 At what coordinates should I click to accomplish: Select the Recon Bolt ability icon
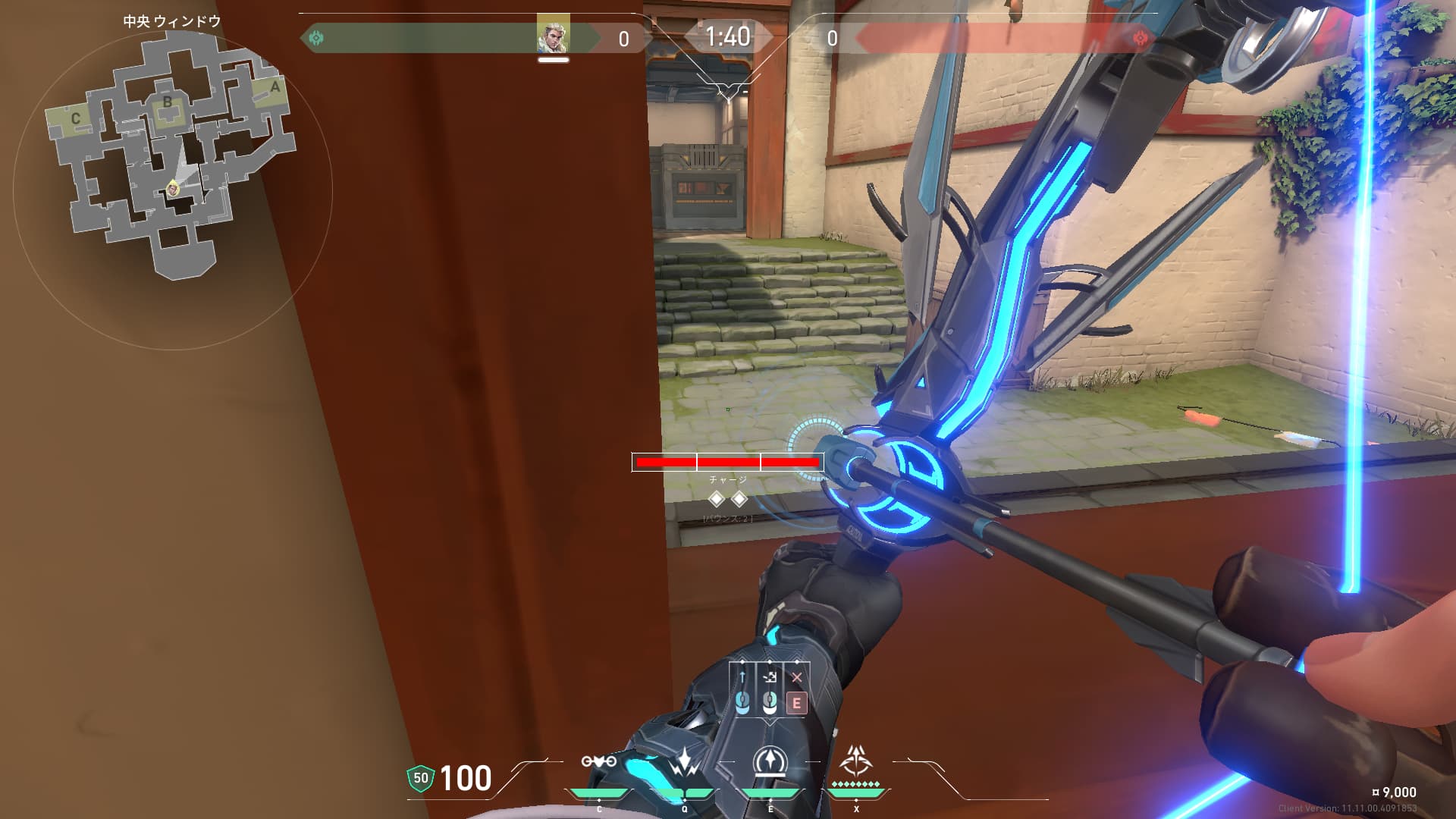point(770,762)
